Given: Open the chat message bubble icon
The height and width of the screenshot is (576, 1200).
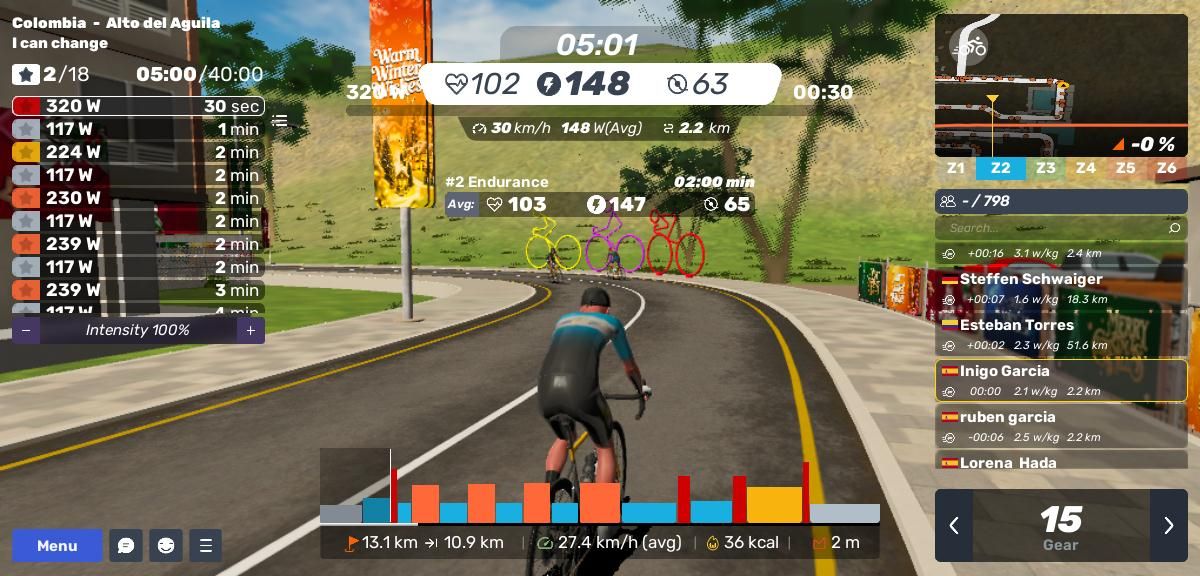Looking at the screenshot, I should click(126, 545).
